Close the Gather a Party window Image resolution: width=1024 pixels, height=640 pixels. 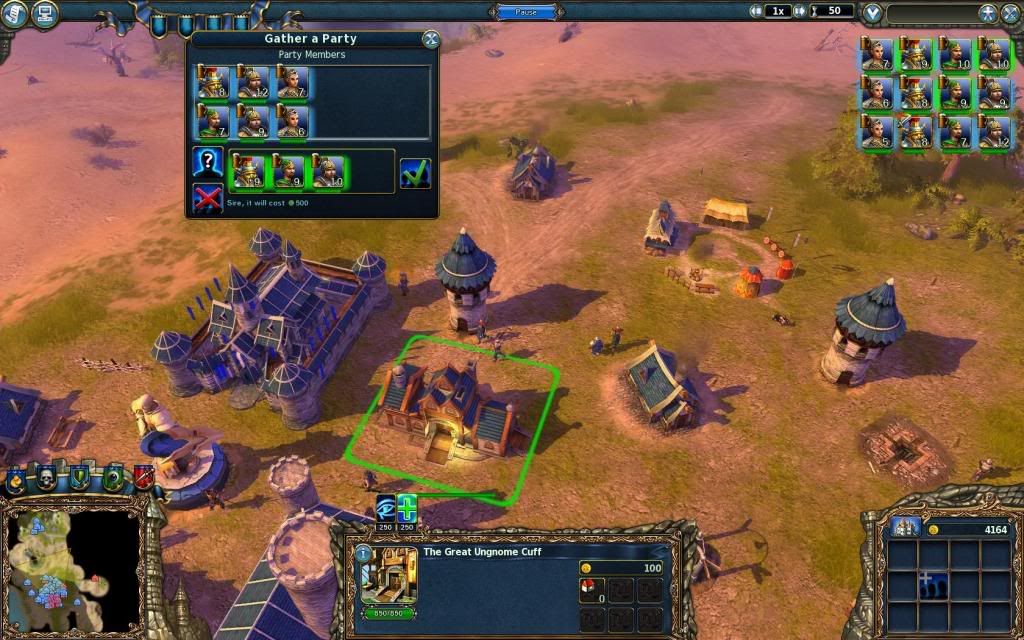(431, 39)
